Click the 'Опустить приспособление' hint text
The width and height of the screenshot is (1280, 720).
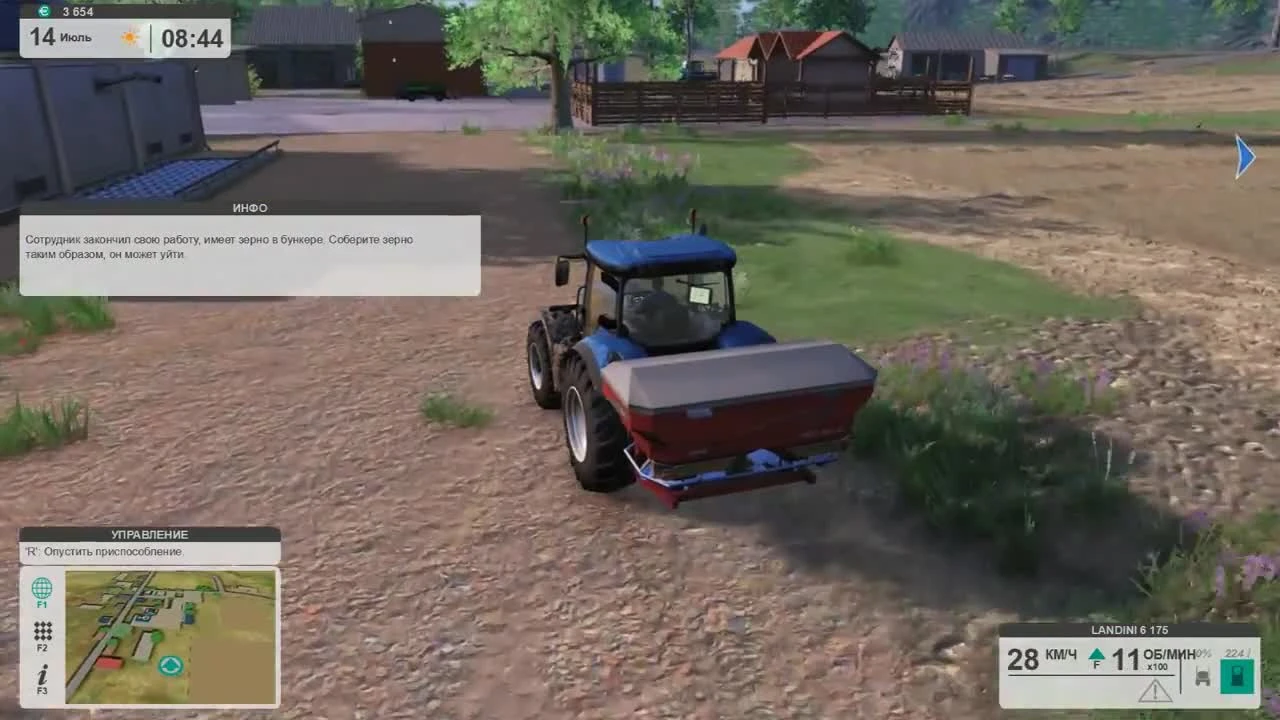point(105,551)
